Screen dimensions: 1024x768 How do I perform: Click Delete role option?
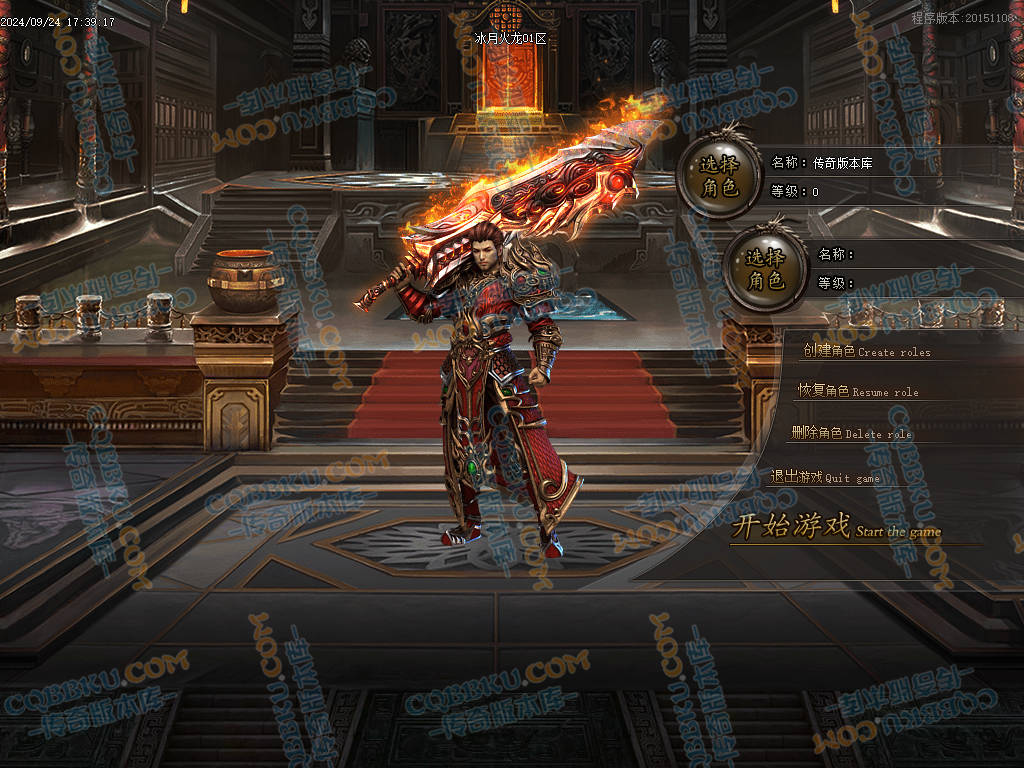tap(851, 433)
